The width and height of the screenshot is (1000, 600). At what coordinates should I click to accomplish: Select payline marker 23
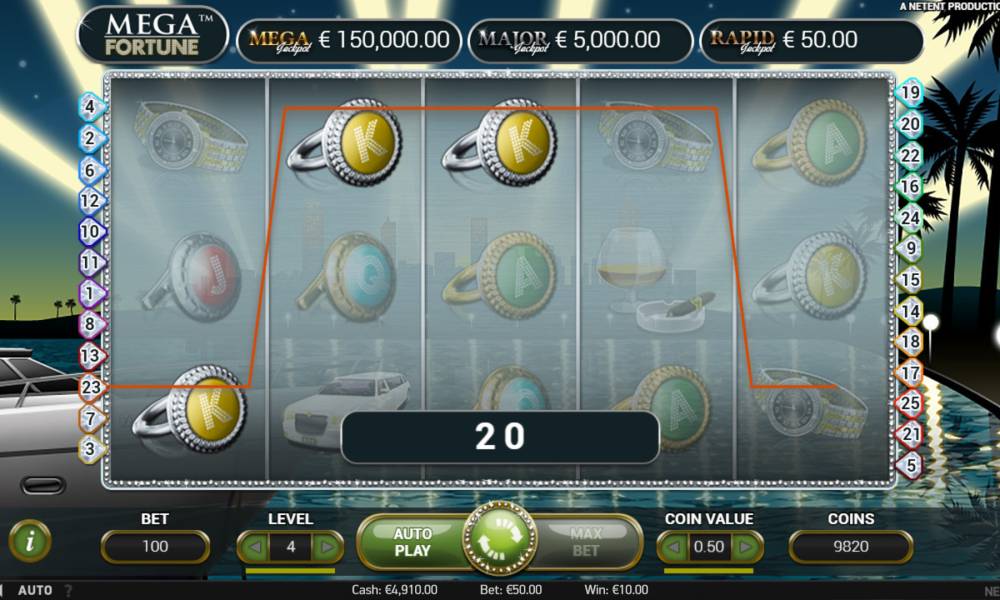(x=90, y=385)
